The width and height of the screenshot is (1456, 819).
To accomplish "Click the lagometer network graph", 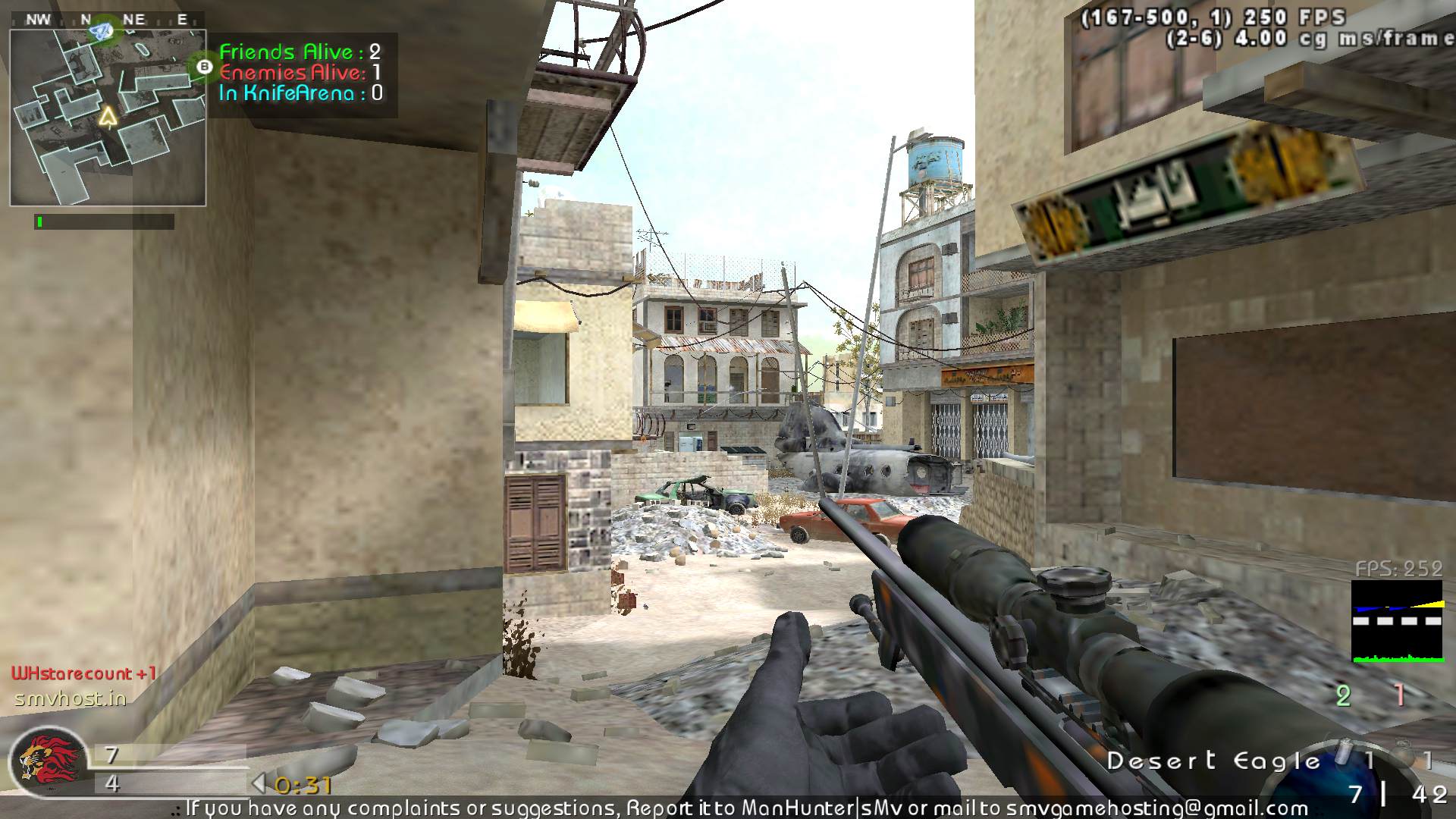I will (x=1397, y=622).
